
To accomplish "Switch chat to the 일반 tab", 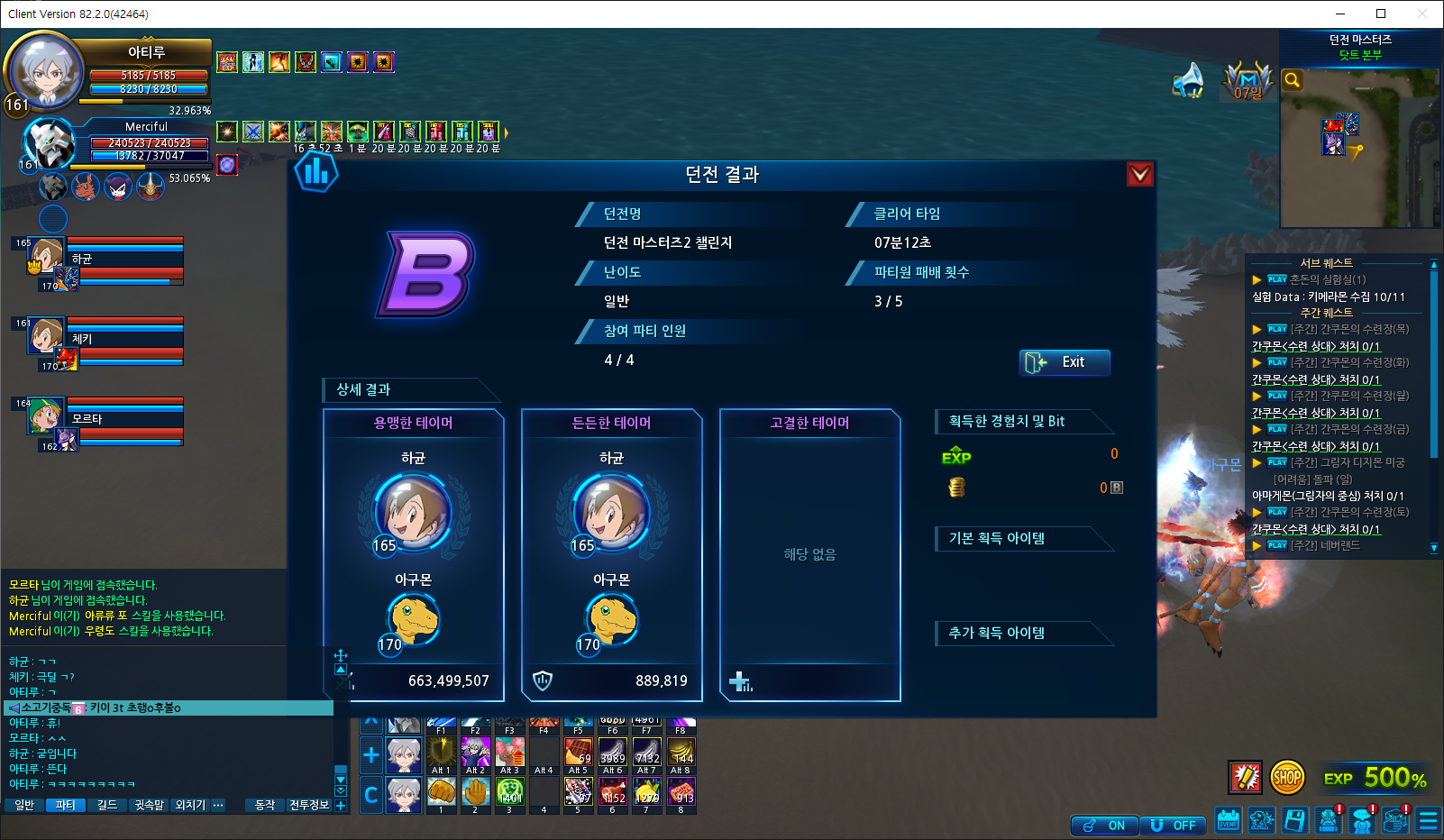I will 24,805.
